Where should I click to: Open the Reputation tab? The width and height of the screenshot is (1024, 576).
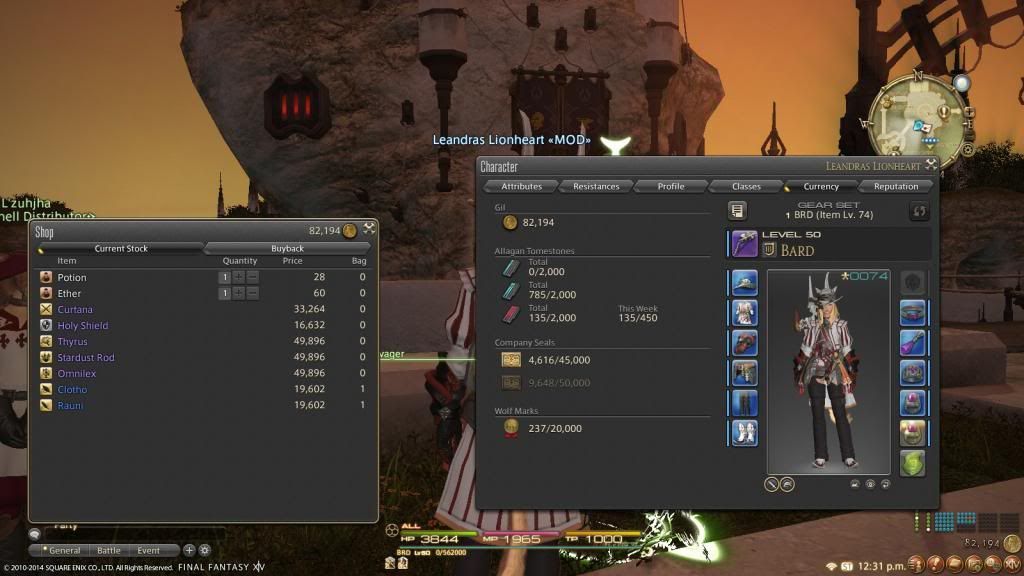[x=895, y=186]
